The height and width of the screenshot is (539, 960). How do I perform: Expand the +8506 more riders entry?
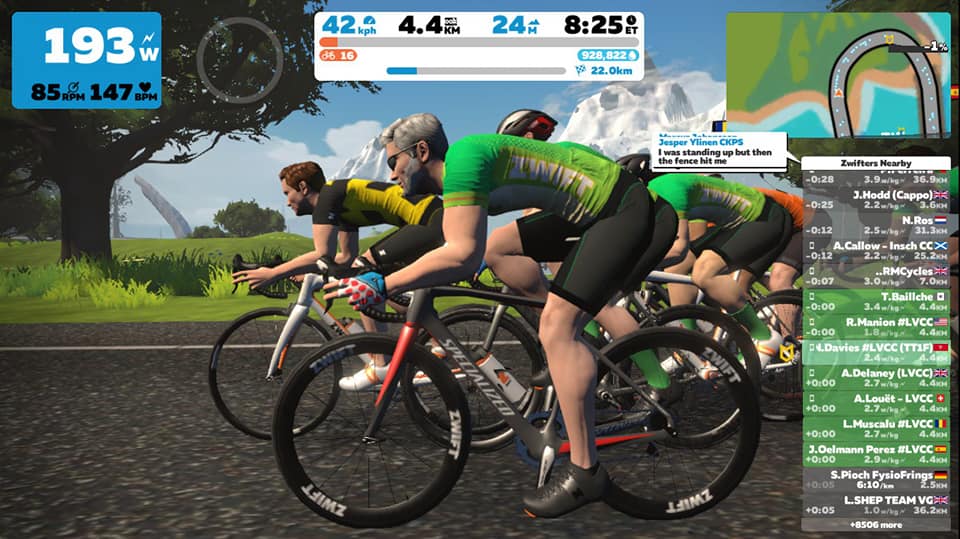[875, 524]
